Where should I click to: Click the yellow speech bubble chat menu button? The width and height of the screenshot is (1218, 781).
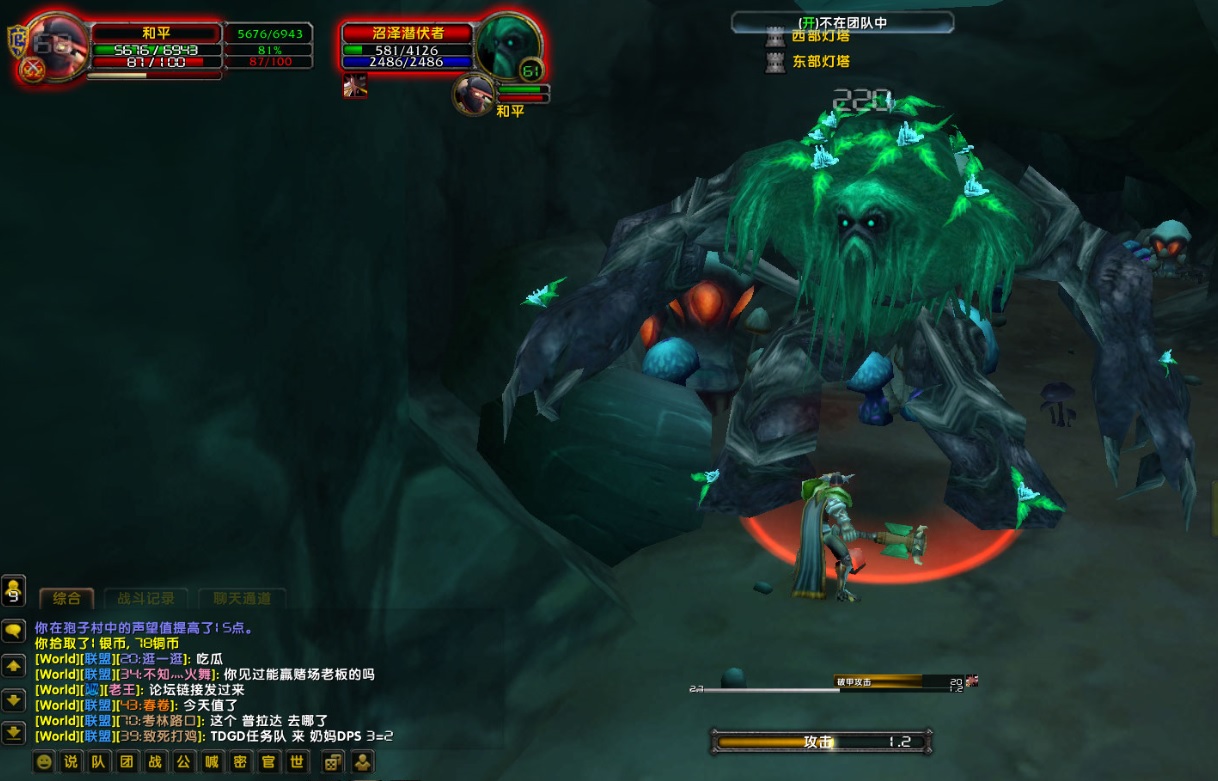tap(14, 631)
